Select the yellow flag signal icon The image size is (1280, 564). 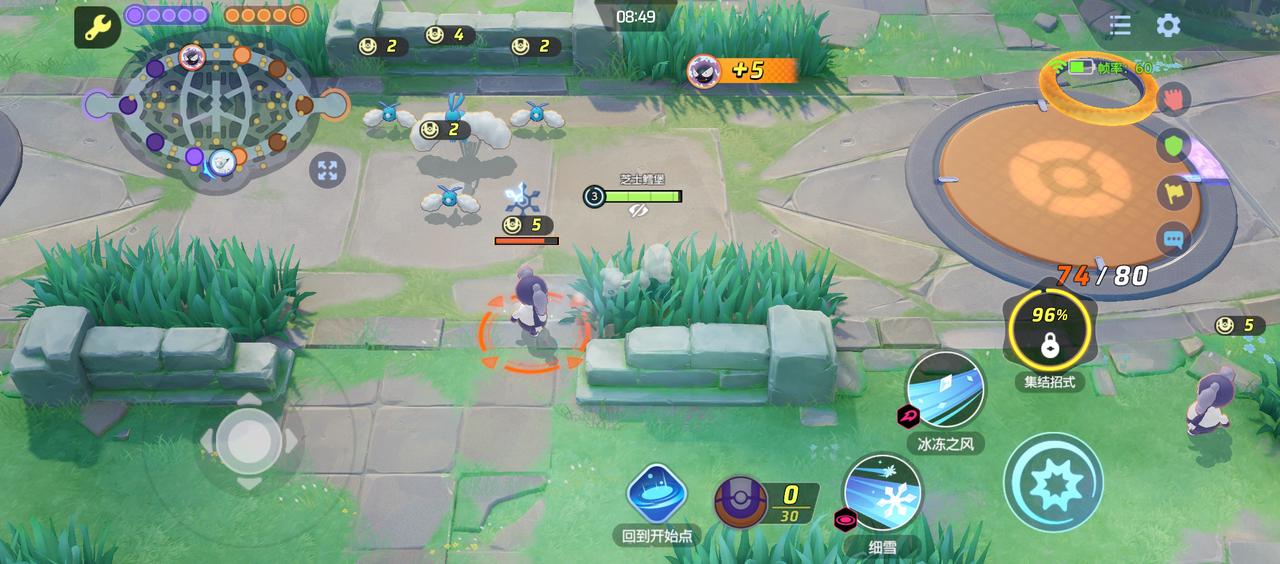pyautogui.click(x=1174, y=193)
